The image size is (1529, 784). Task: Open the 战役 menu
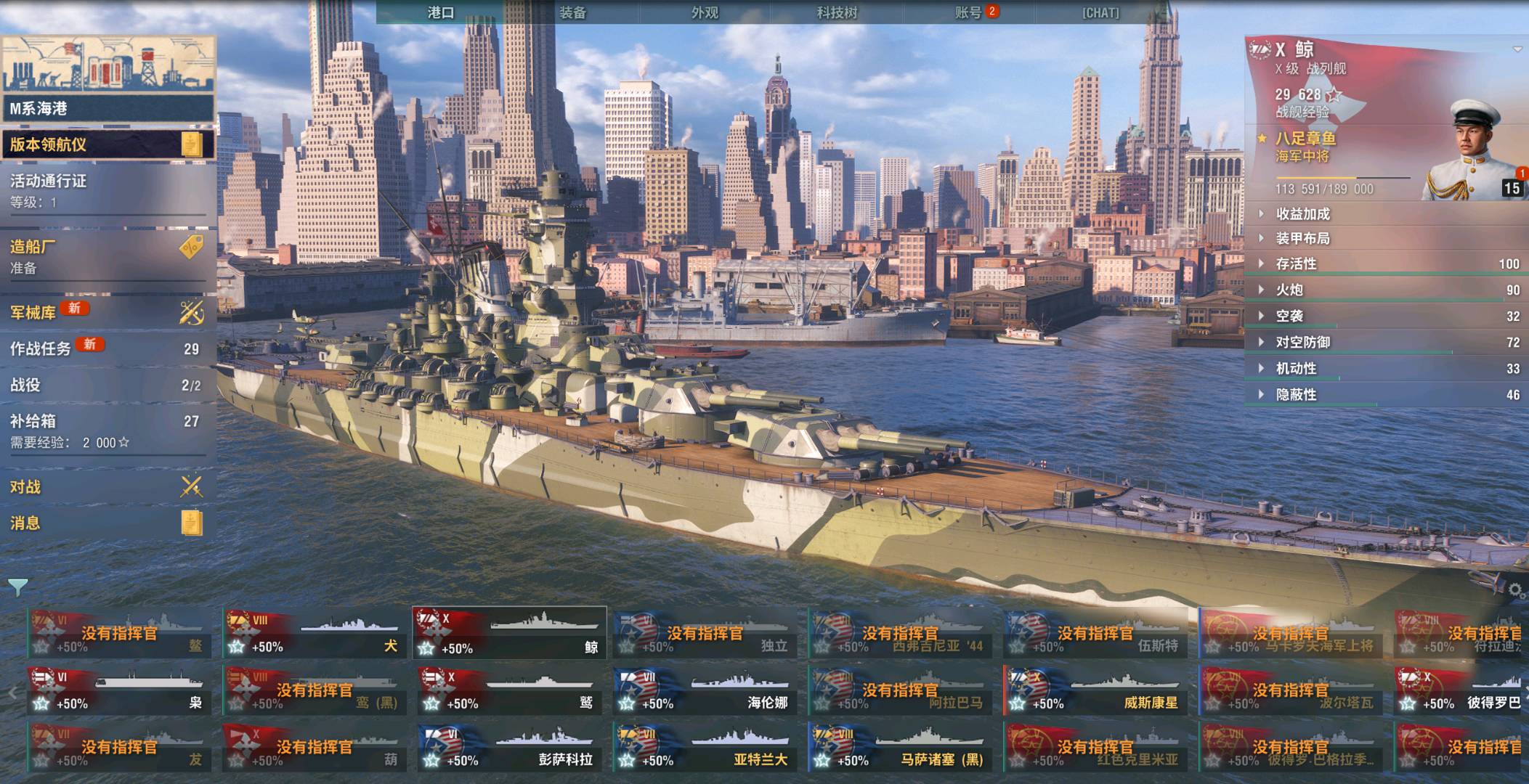[108, 385]
